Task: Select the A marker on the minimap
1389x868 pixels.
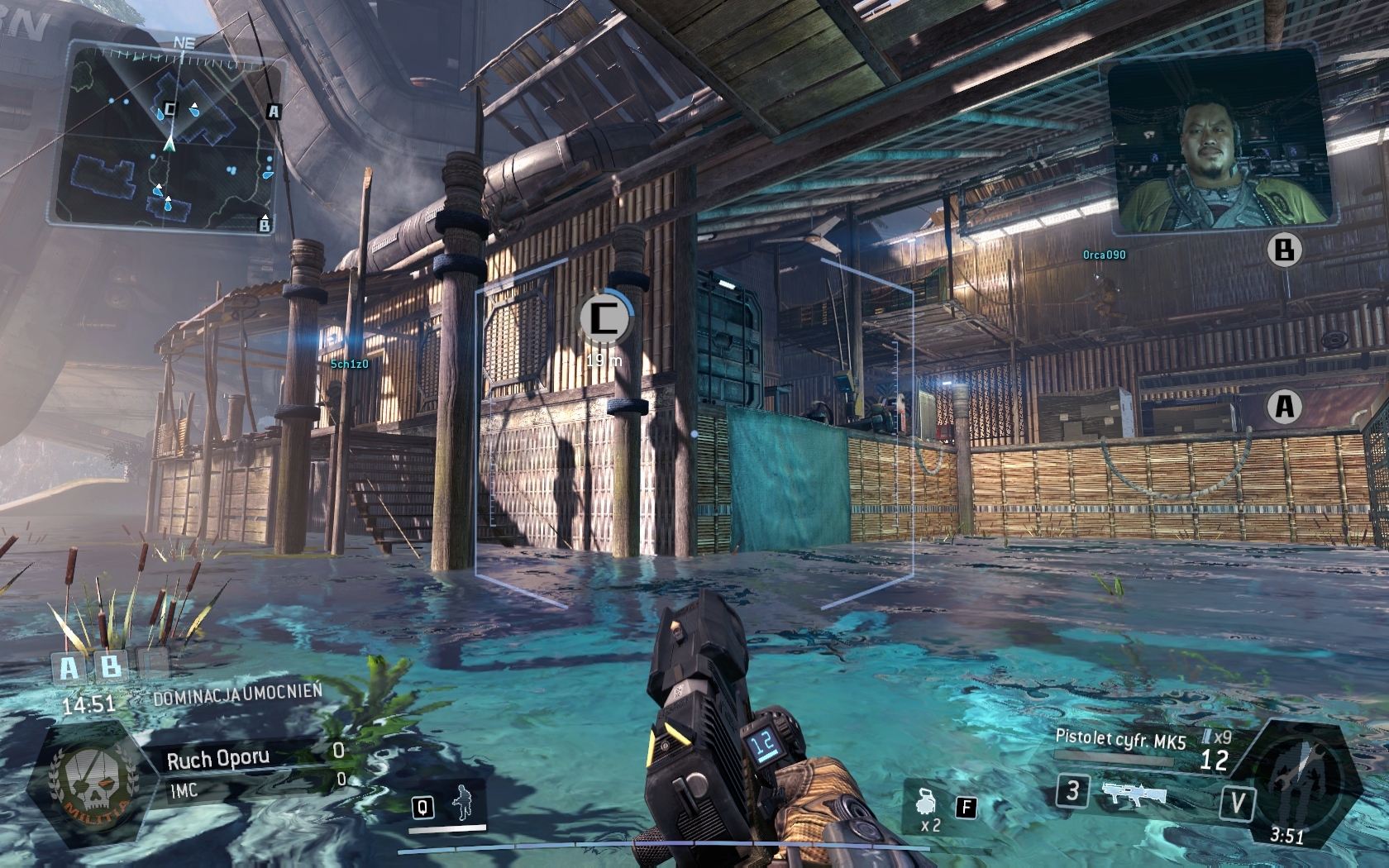Action: pos(274,111)
